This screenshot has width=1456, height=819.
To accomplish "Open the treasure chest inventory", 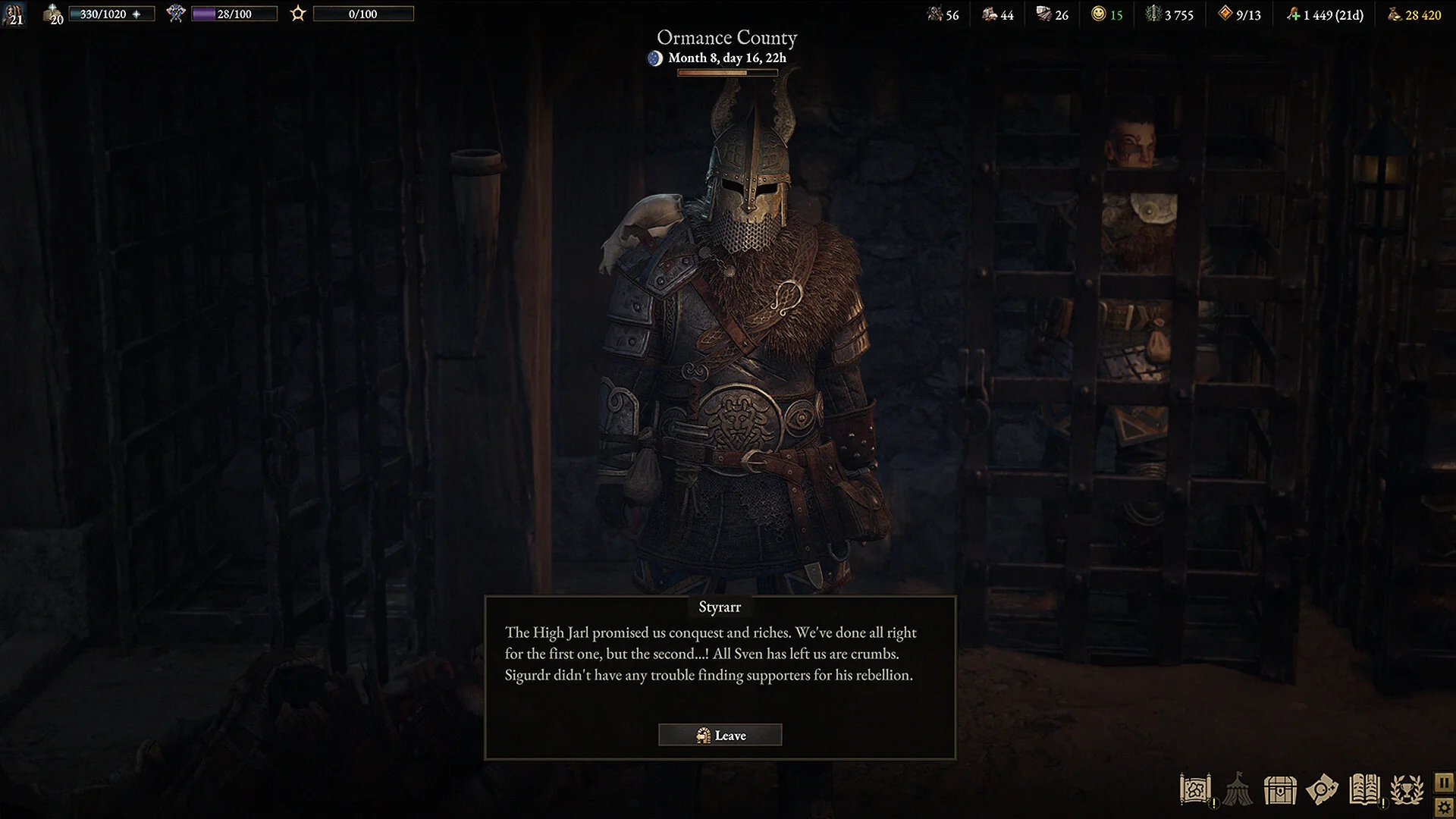I will coord(1280,790).
